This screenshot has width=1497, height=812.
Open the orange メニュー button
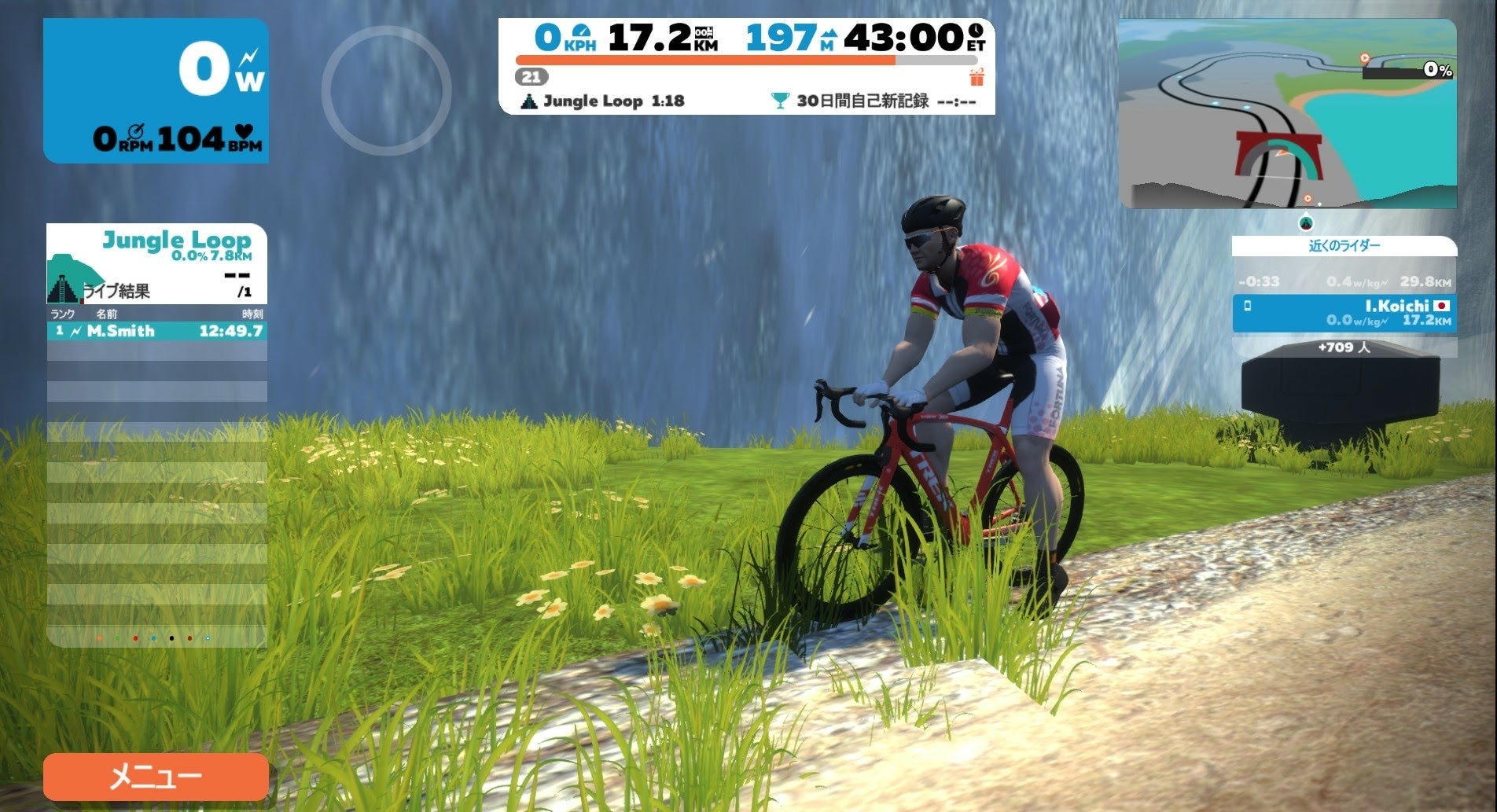pyautogui.click(x=156, y=777)
